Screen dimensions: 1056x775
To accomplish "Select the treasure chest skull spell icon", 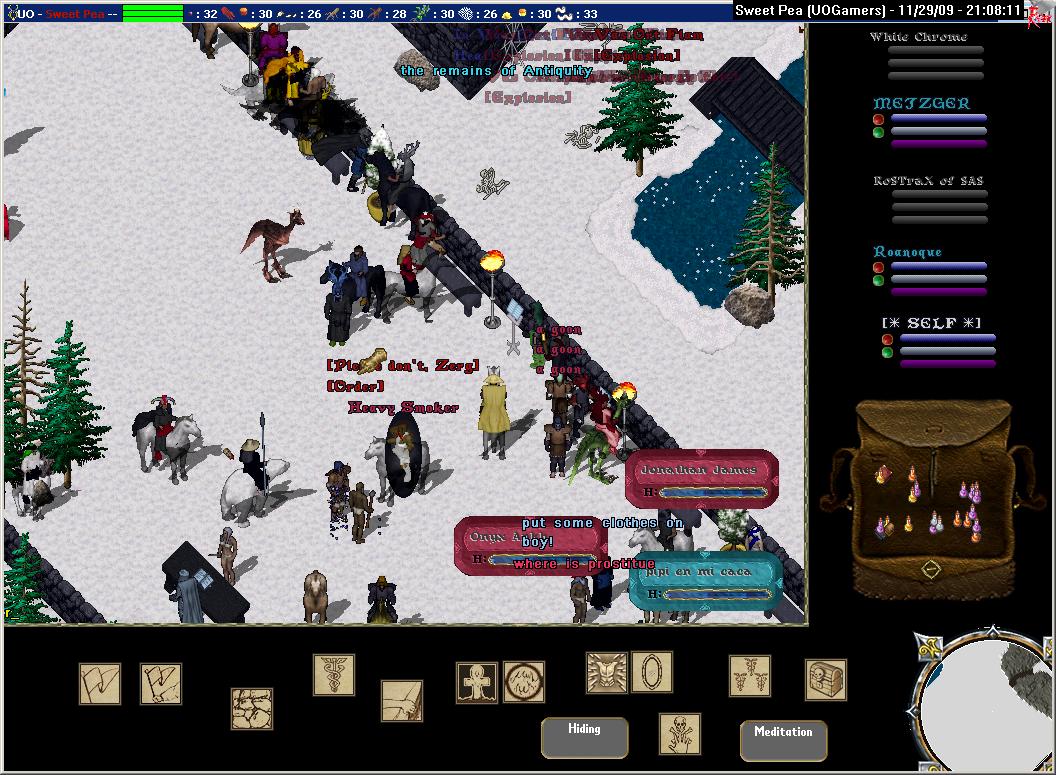I will 826,680.
